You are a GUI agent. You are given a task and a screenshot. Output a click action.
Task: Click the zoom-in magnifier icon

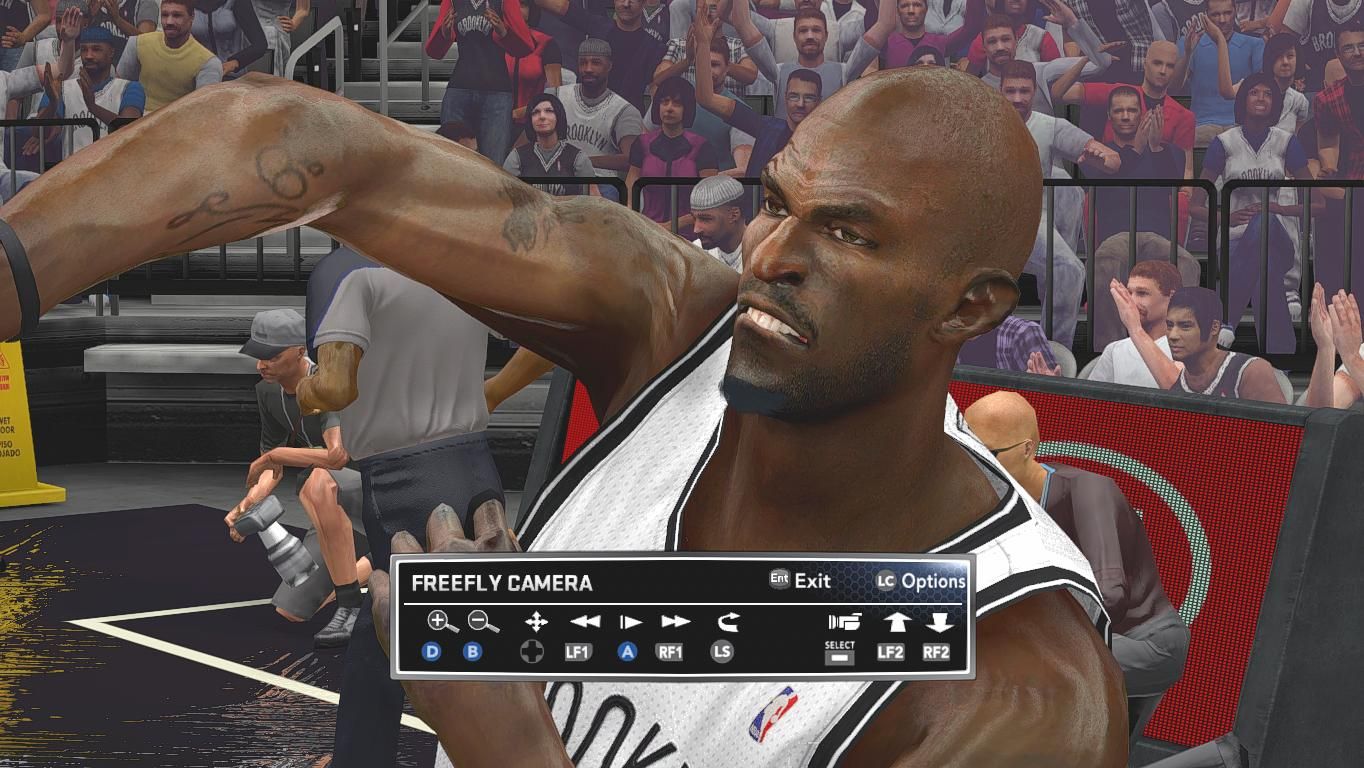point(441,622)
